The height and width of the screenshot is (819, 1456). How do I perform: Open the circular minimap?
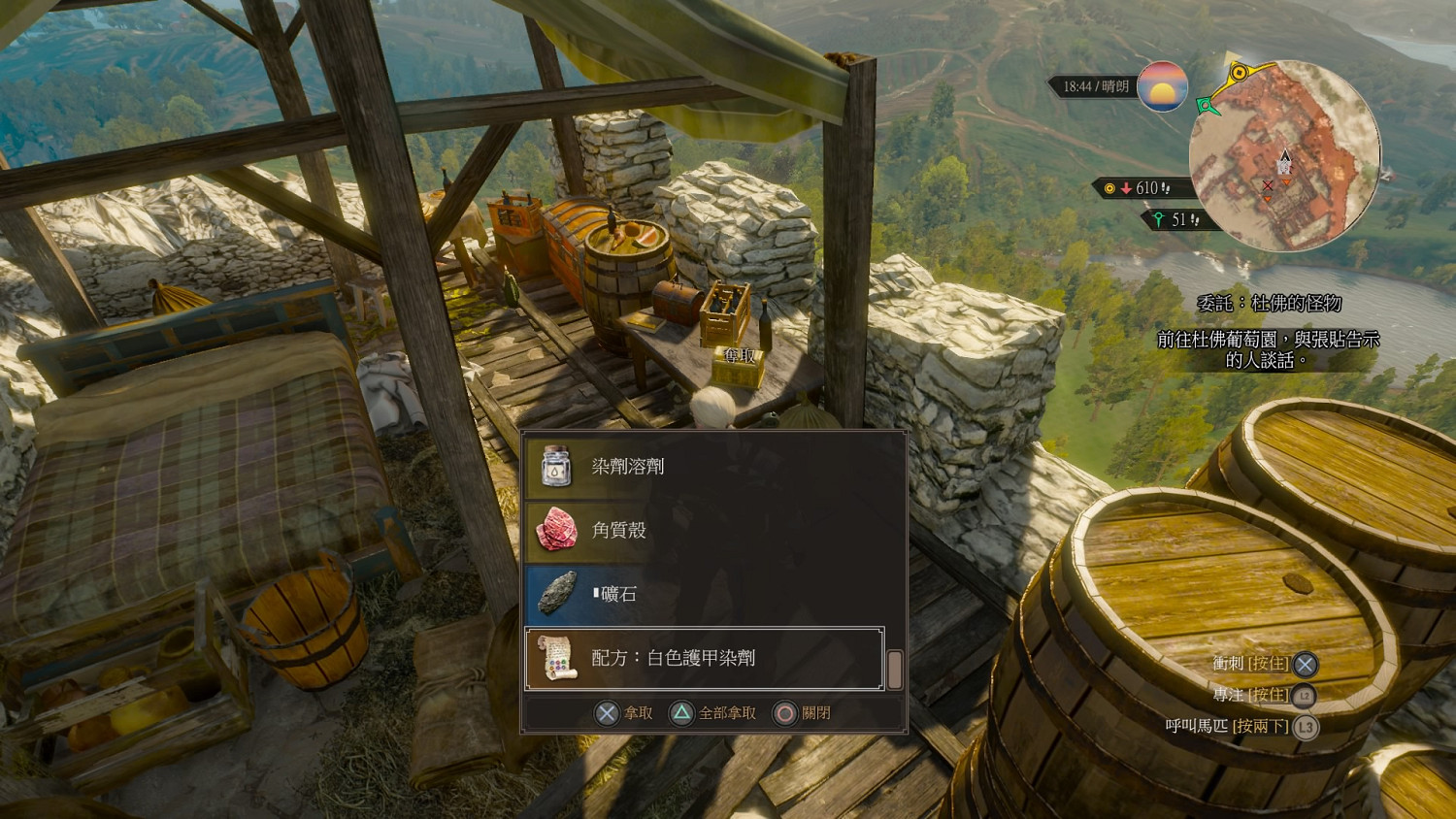pos(1285,155)
